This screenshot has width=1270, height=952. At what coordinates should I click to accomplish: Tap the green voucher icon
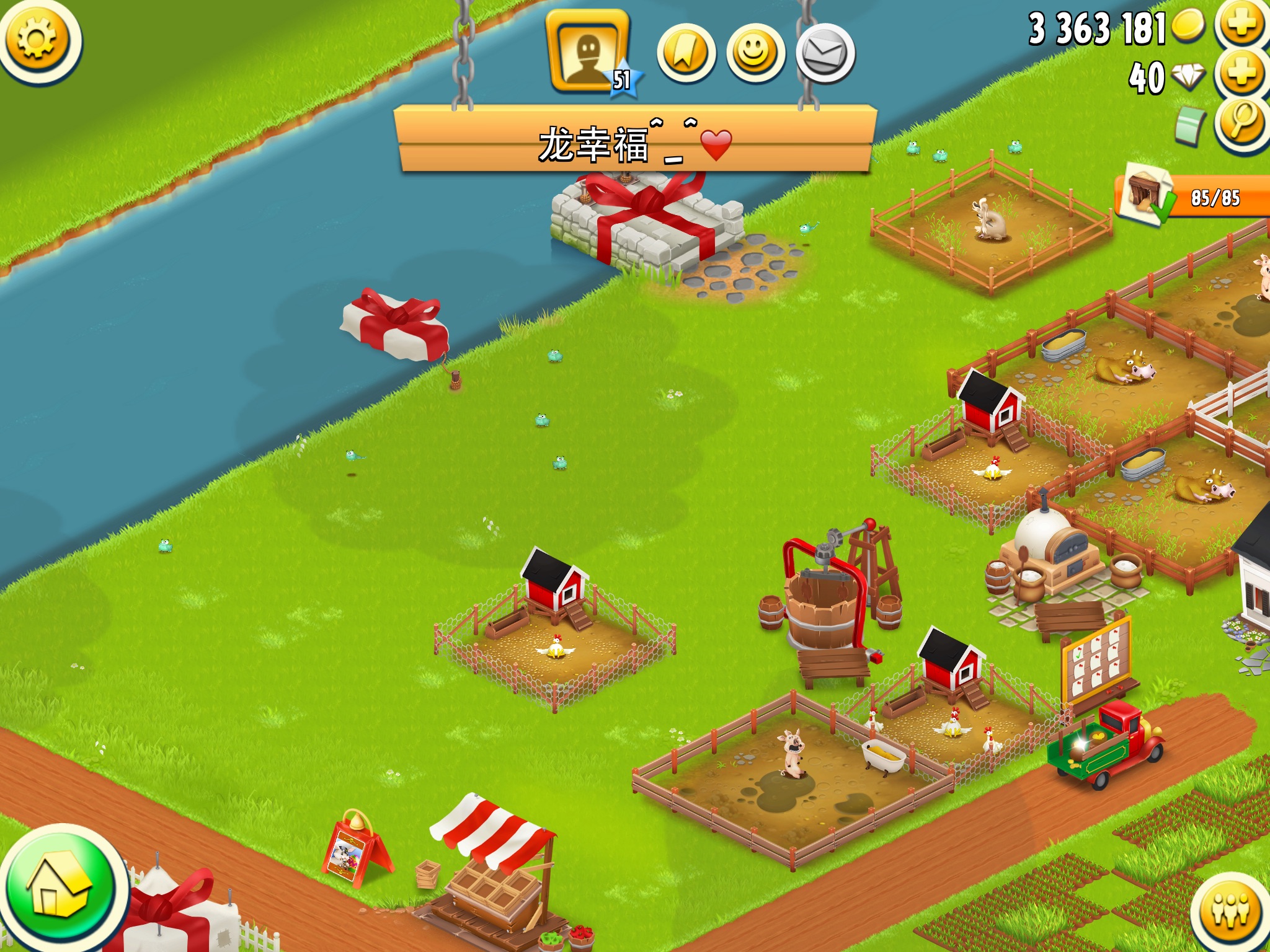tap(1189, 125)
